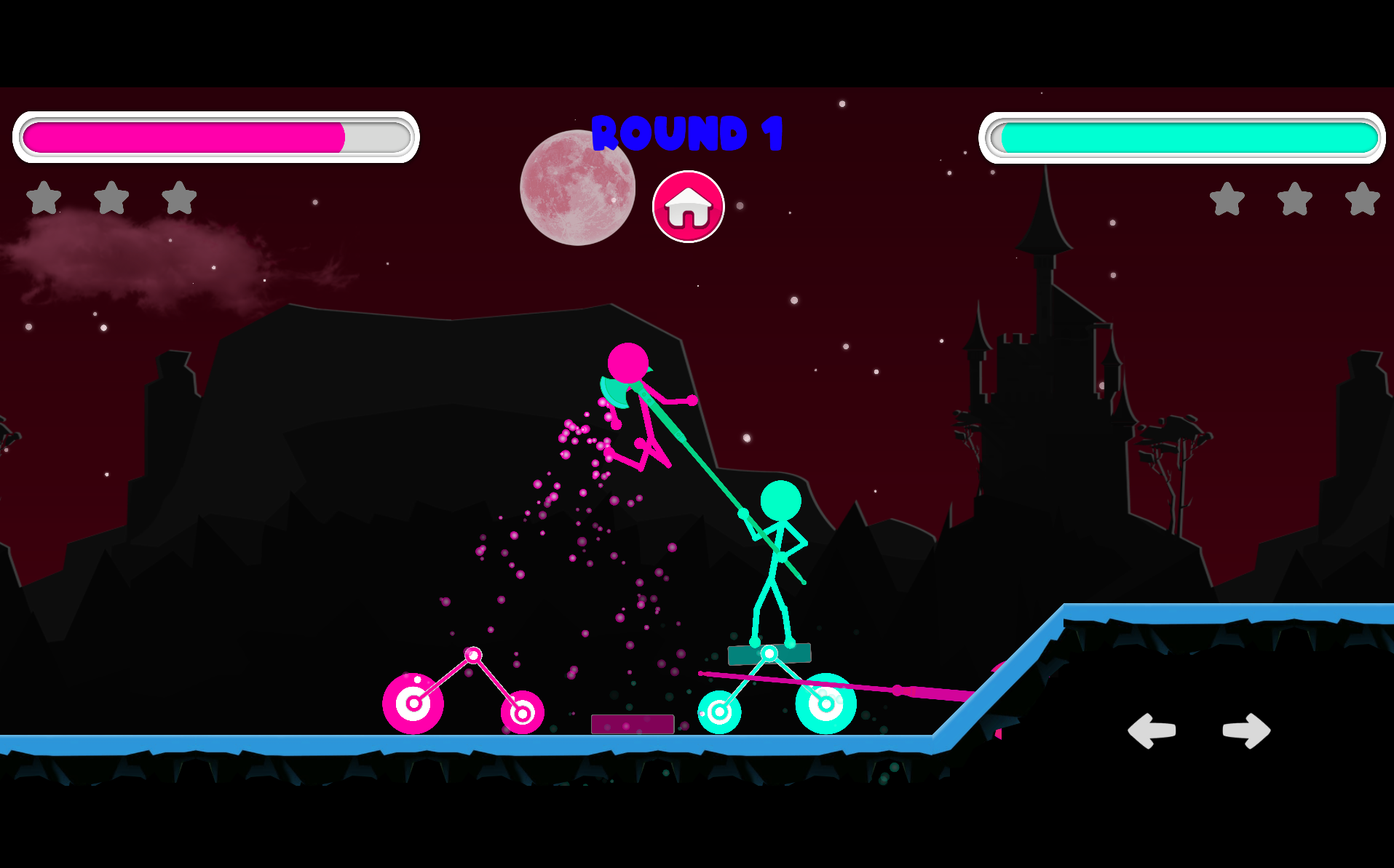Tap the left arrow movement control
The image size is (1394, 868).
click(1152, 730)
